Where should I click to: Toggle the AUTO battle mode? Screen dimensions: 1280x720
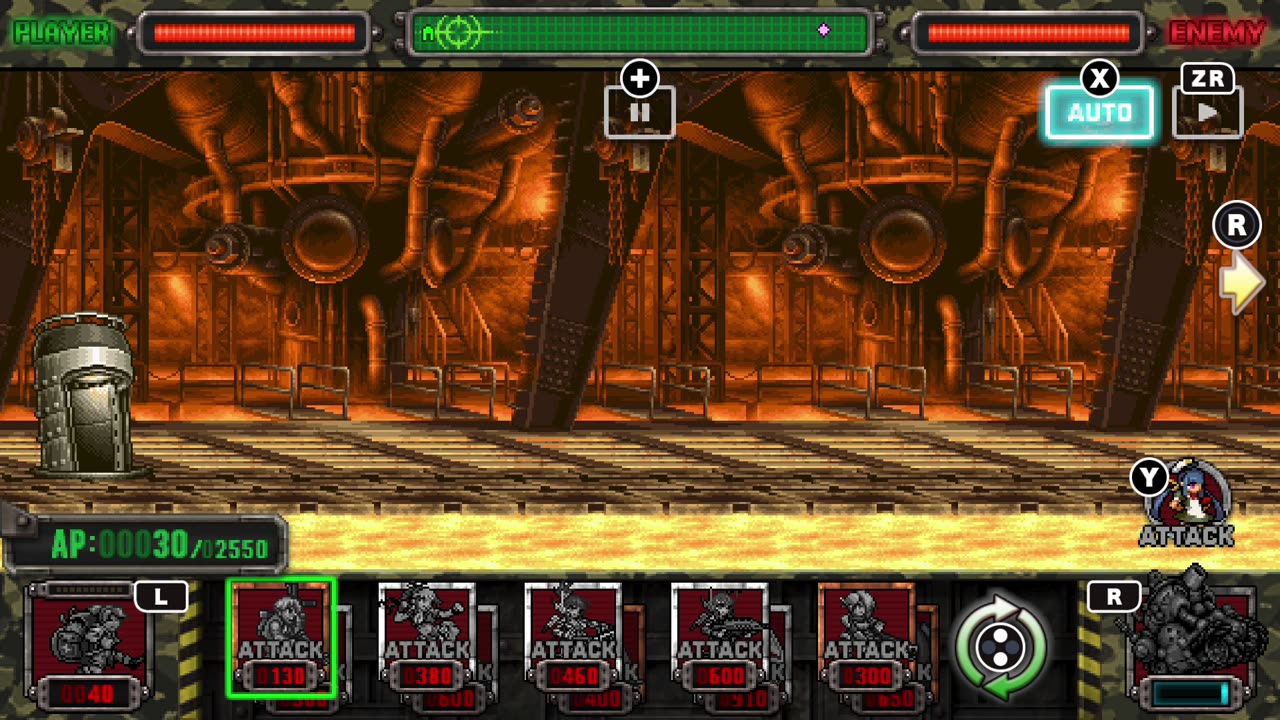(x=1099, y=112)
